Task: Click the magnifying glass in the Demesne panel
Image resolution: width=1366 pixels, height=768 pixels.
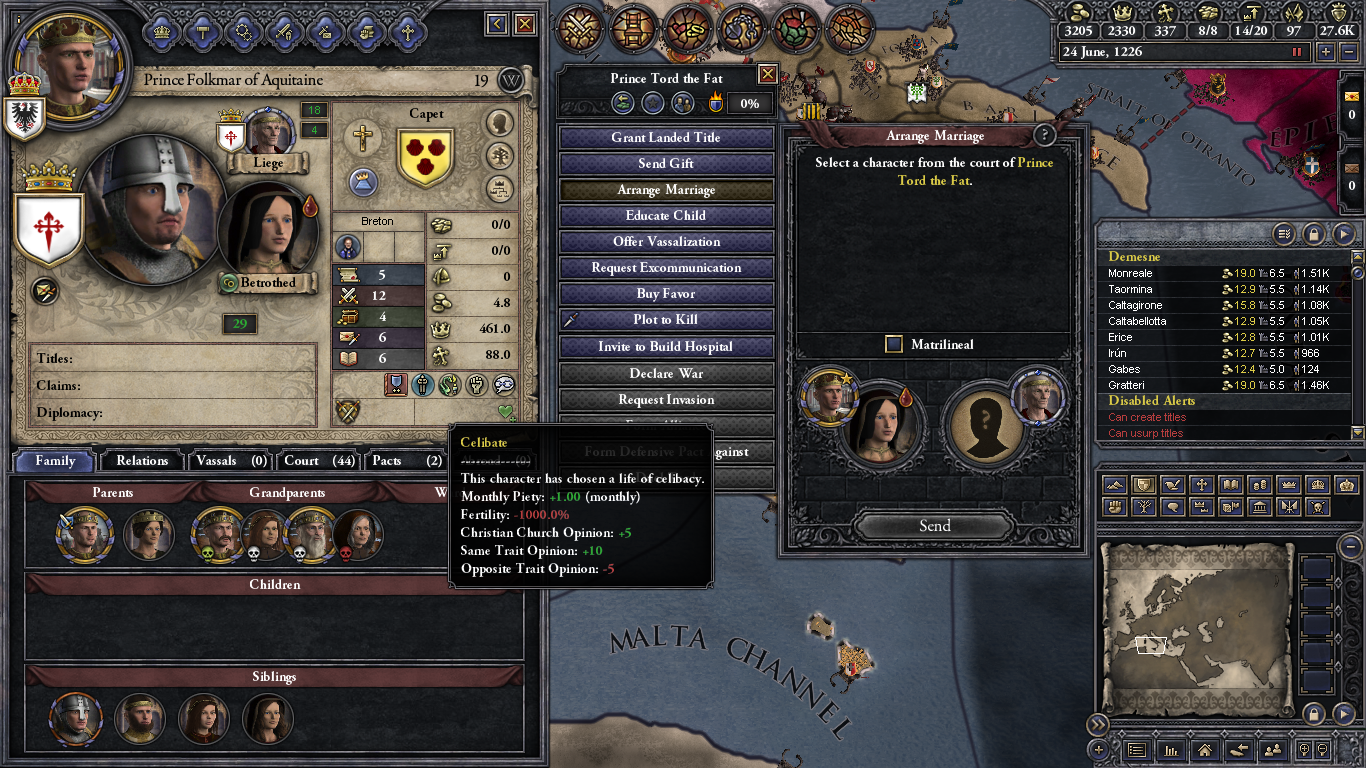Action: click(1283, 234)
